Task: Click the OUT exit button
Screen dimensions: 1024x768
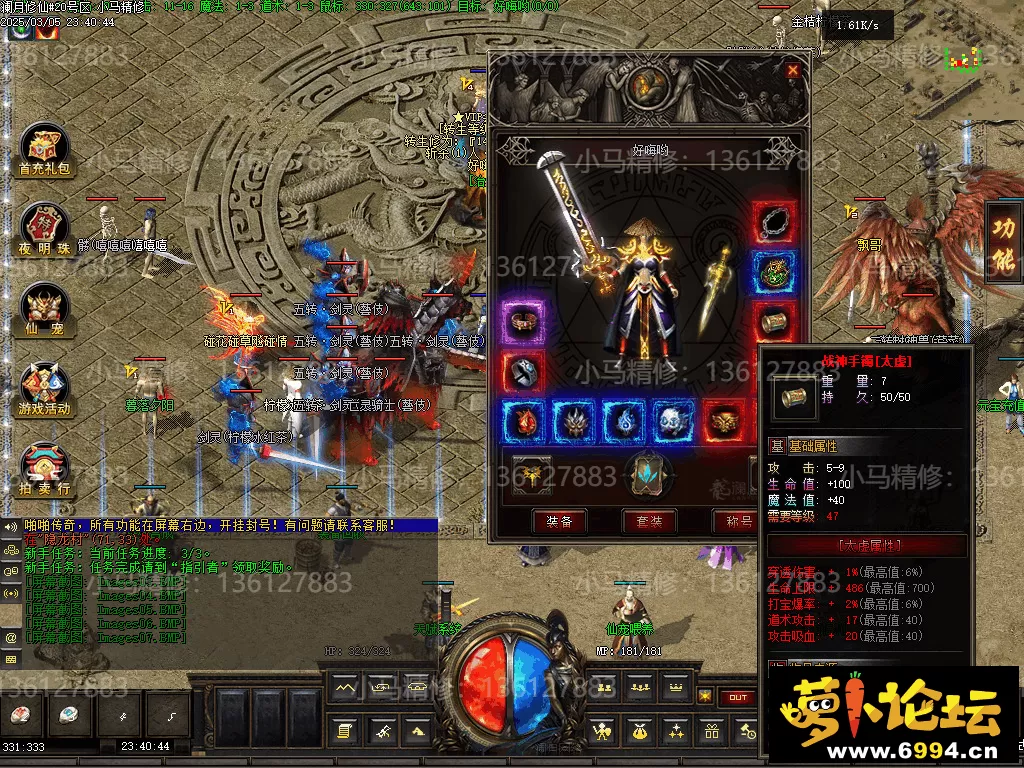Action: point(738,697)
